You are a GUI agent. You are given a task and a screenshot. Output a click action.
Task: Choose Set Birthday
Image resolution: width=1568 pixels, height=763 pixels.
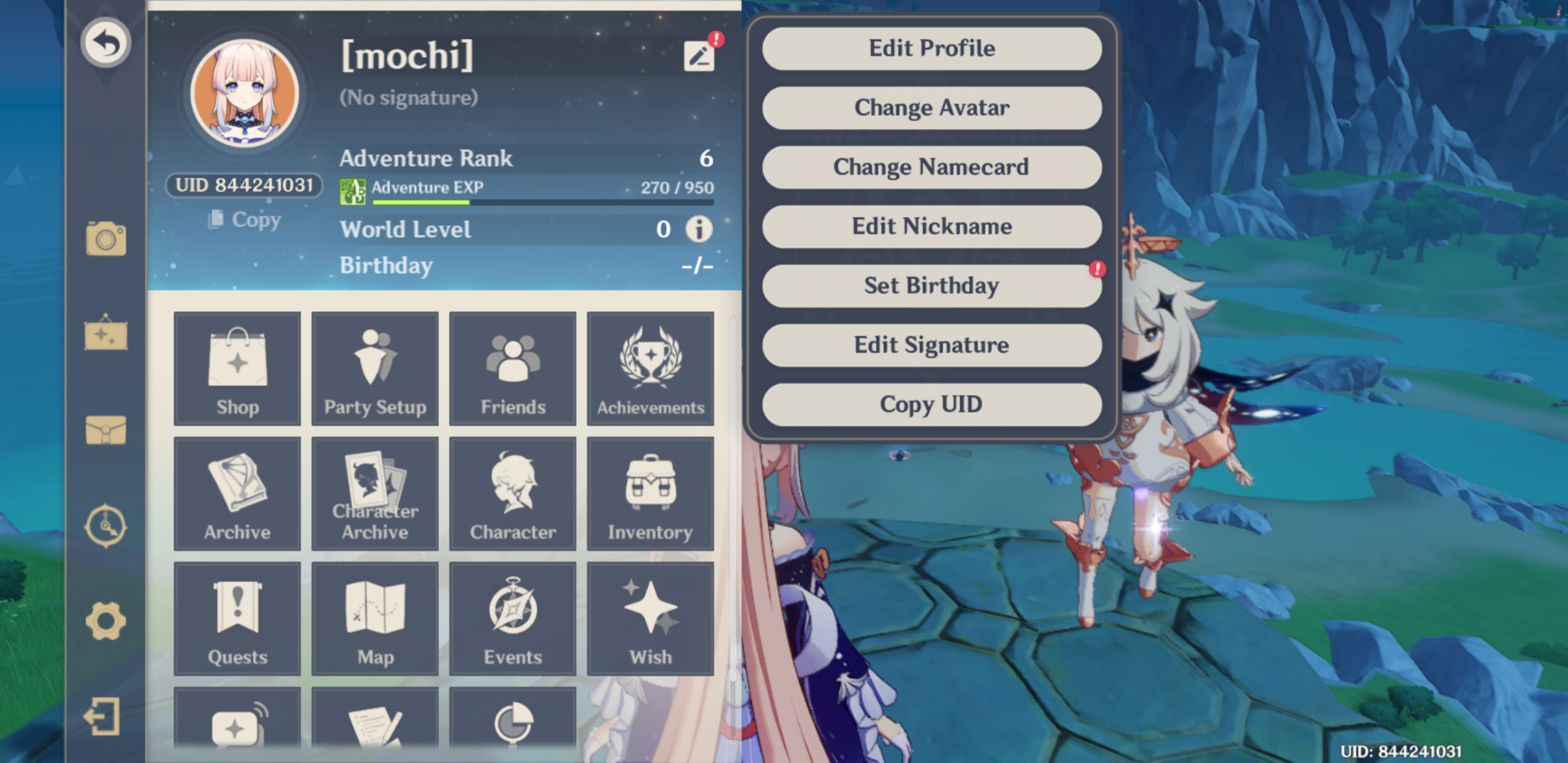(x=931, y=285)
